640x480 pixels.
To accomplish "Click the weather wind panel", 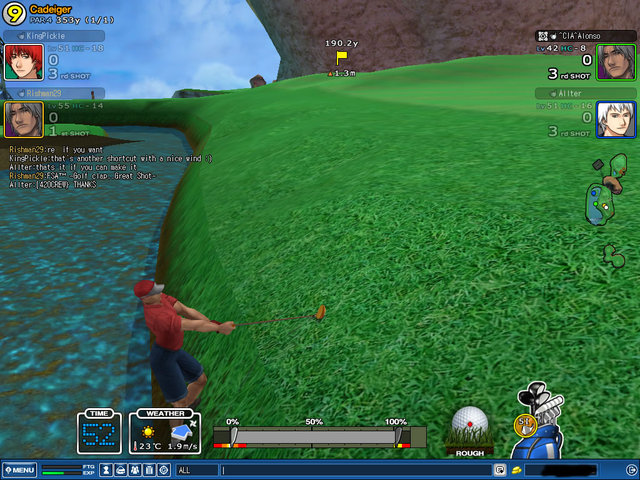I will [165, 432].
